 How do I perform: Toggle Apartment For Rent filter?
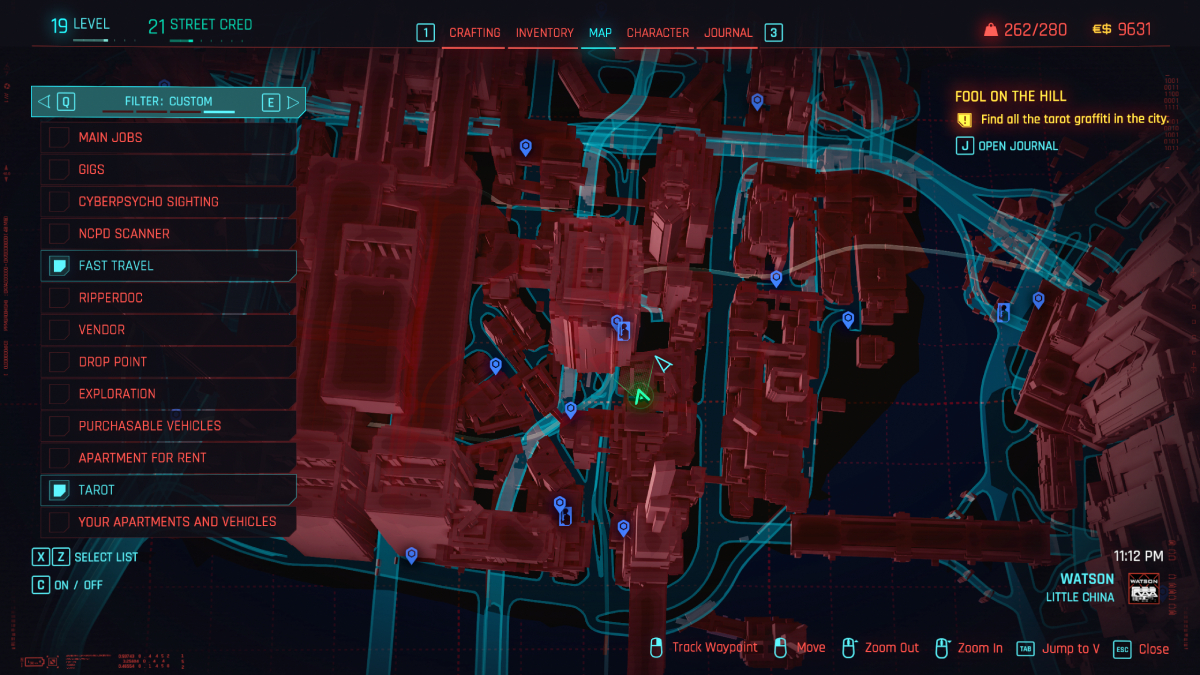coord(168,457)
